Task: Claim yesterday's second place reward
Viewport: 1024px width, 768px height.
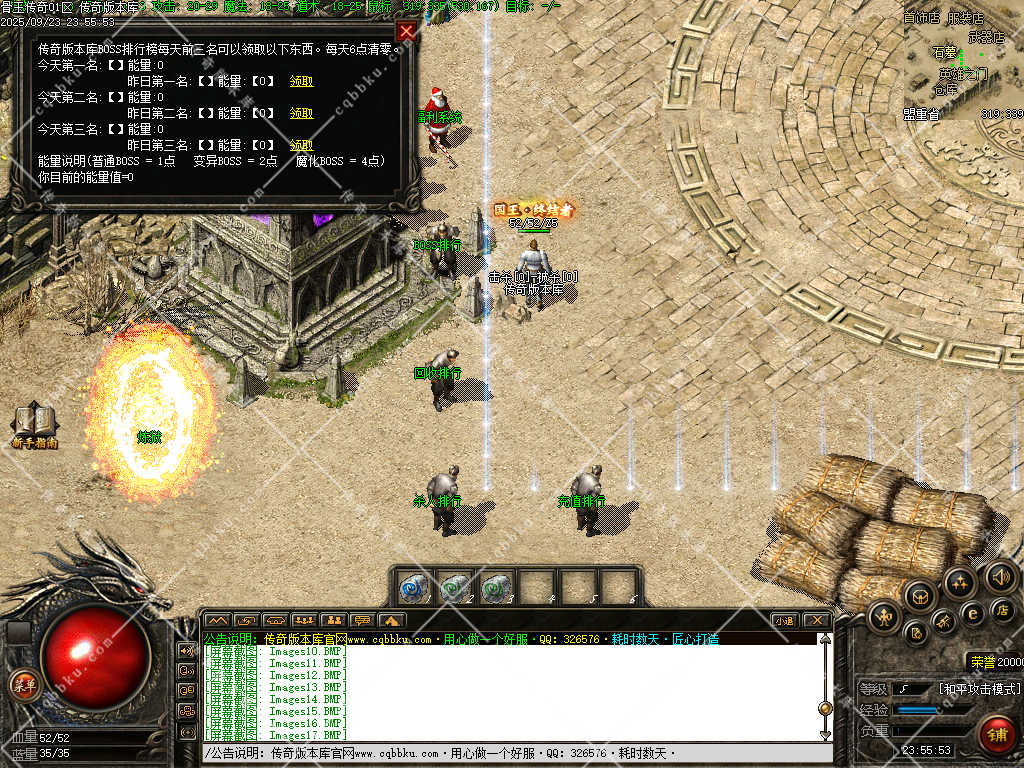Action: click(x=301, y=113)
